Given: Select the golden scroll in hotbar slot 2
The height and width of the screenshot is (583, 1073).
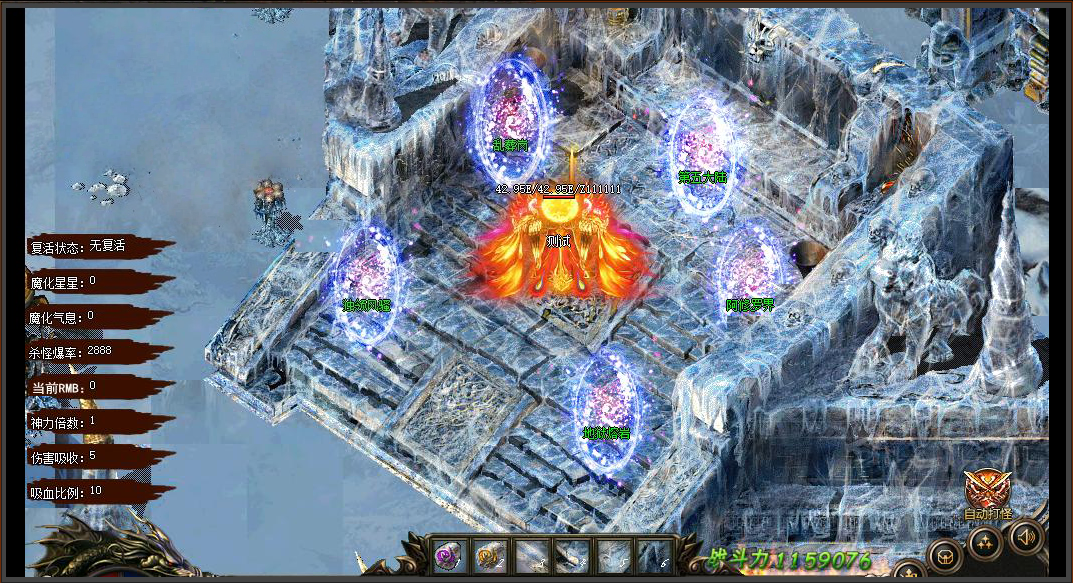Looking at the screenshot, I should [488, 555].
